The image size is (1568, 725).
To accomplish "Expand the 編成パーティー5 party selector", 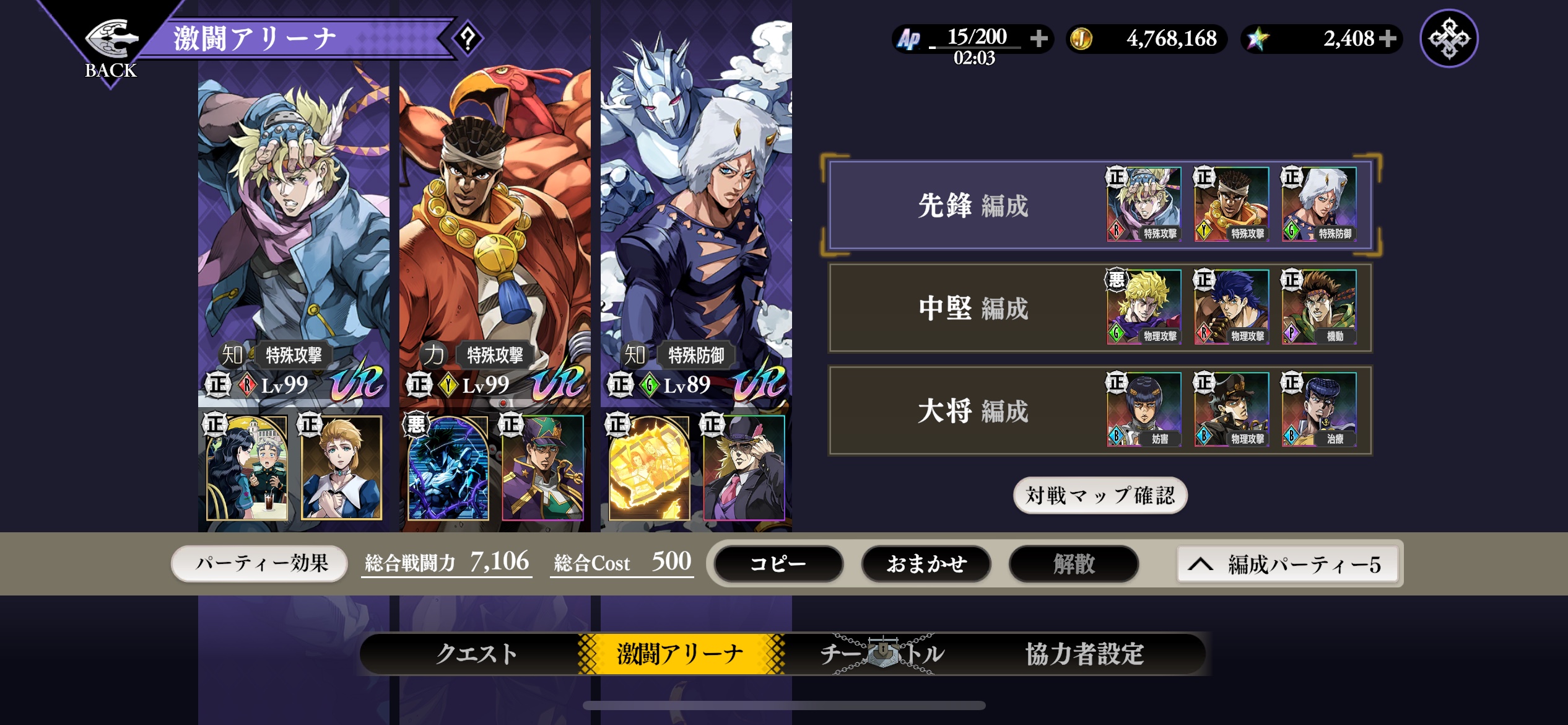I will [1288, 564].
